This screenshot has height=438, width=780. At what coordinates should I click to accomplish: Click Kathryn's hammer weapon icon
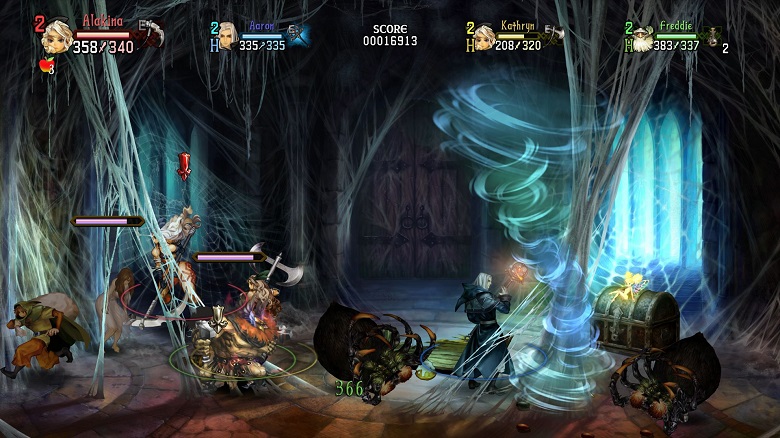coord(553,35)
